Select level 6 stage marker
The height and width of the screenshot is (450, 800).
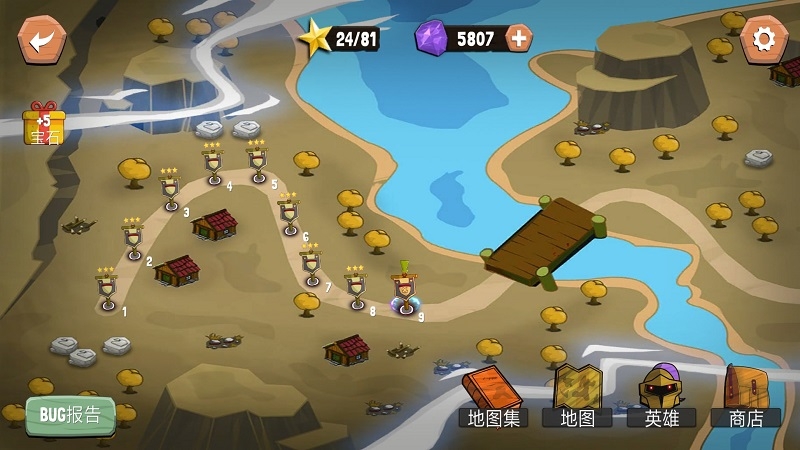coord(289,214)
